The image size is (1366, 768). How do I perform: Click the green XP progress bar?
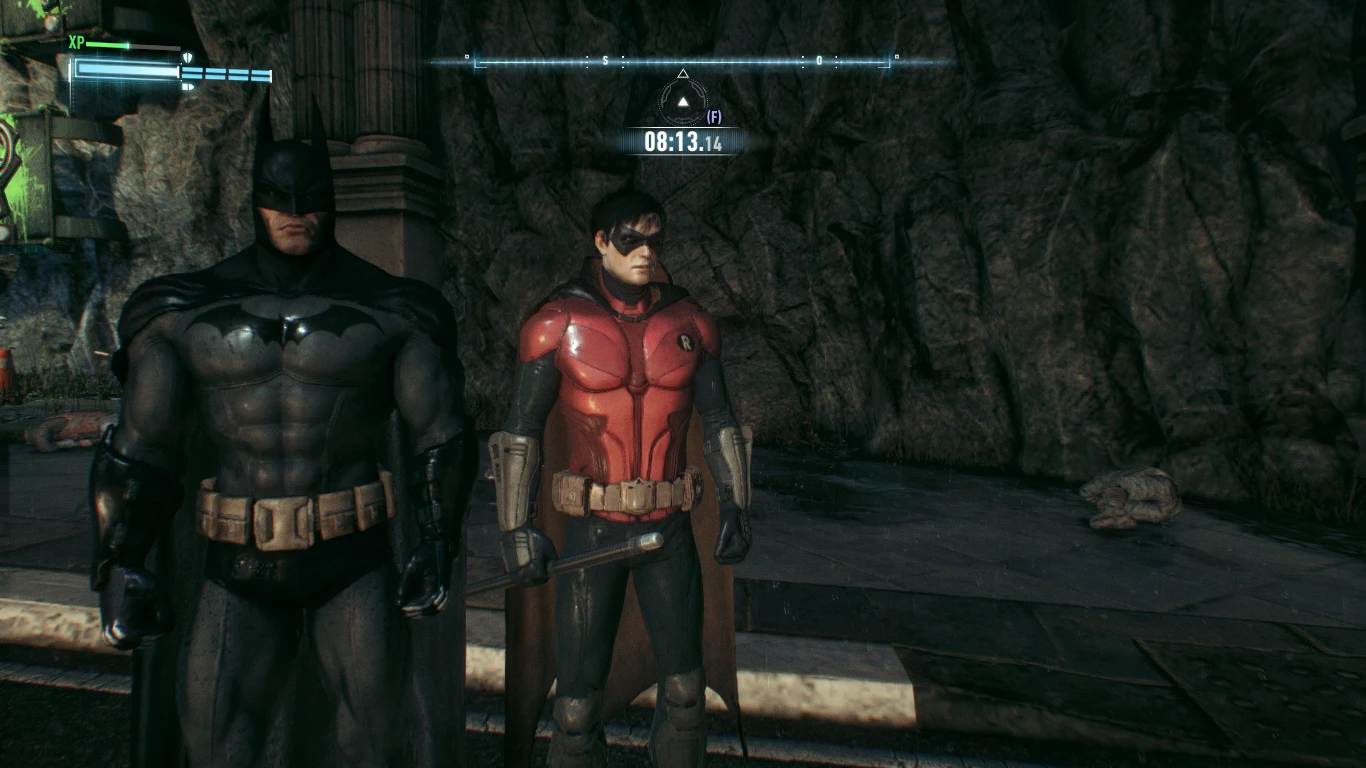click(106, 45)
